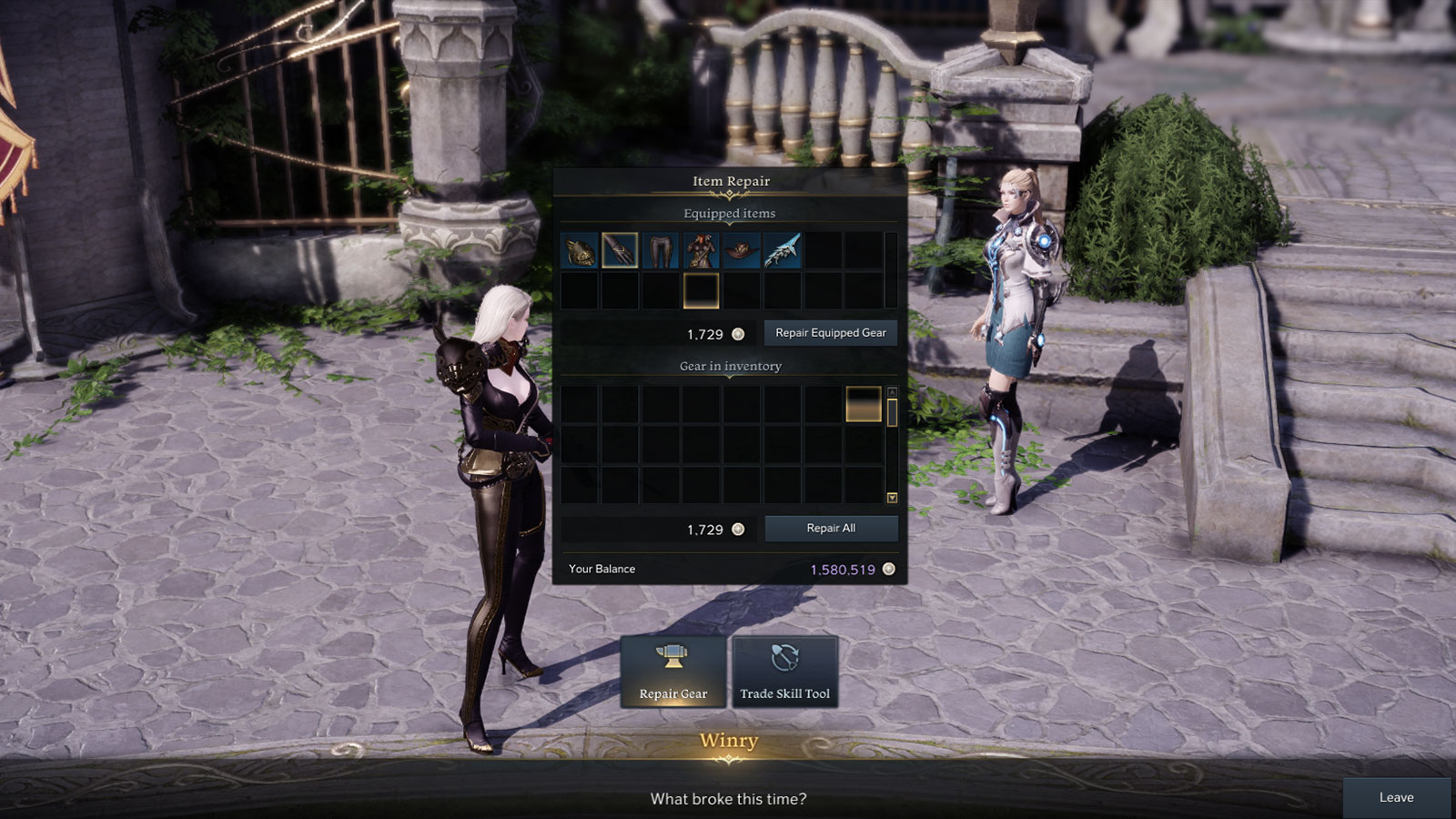Click the Repair Gear hammer icon
Viewport: 1456px width, 819px height.
click(x=673, y=658)
